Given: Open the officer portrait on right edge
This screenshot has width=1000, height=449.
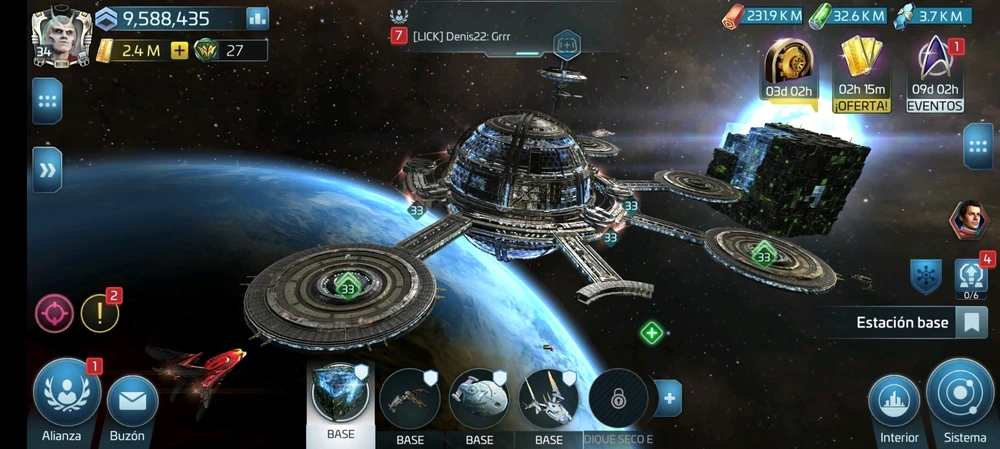Looking at the screenshot, I should [968, 220].
